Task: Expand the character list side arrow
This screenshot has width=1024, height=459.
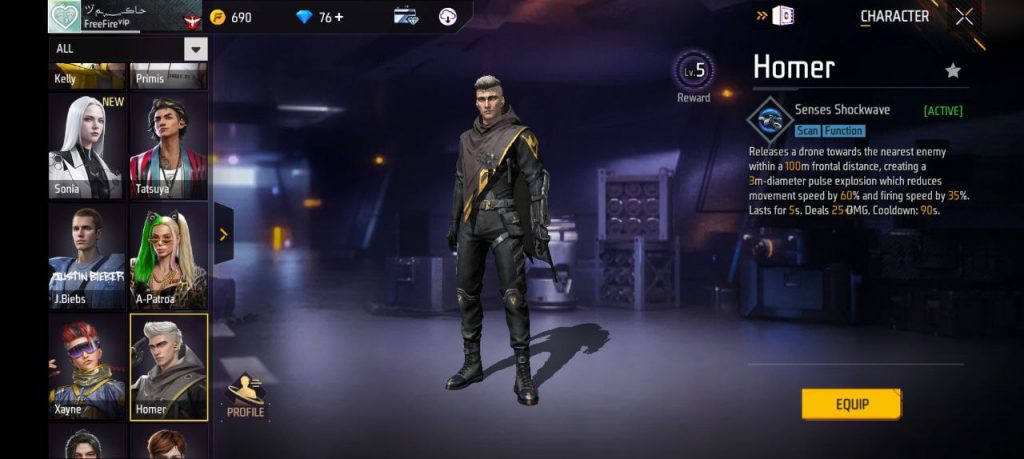Action: tap(223, 234)
